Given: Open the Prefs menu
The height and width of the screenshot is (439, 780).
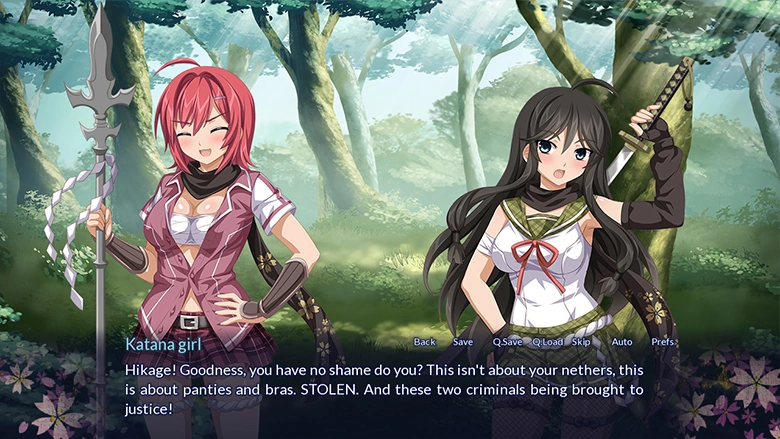Looking at the screenshot, I should pyautogui.click(x=662, y=342).
